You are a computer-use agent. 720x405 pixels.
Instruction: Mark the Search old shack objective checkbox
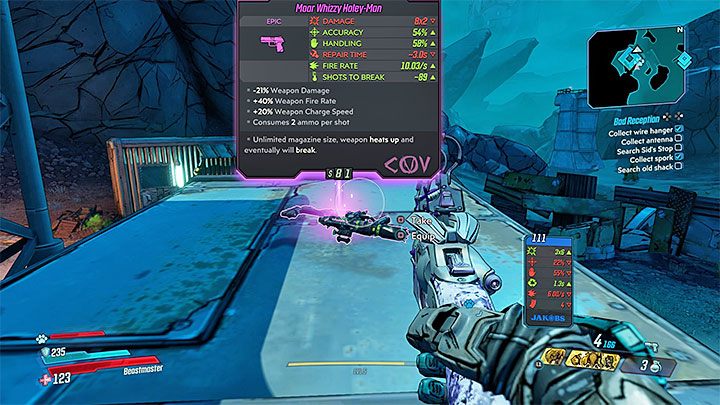point(679,166)
